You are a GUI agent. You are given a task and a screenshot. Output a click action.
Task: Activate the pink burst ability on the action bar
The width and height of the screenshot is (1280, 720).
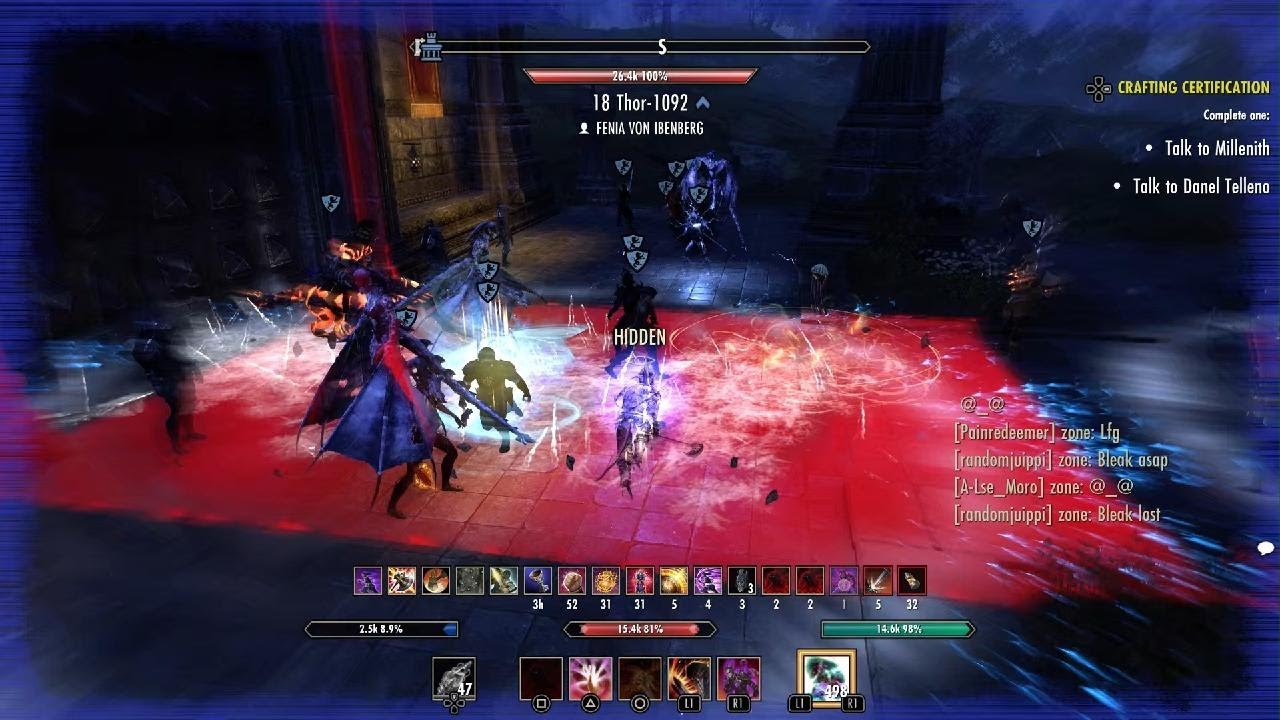tap(590, 678)
